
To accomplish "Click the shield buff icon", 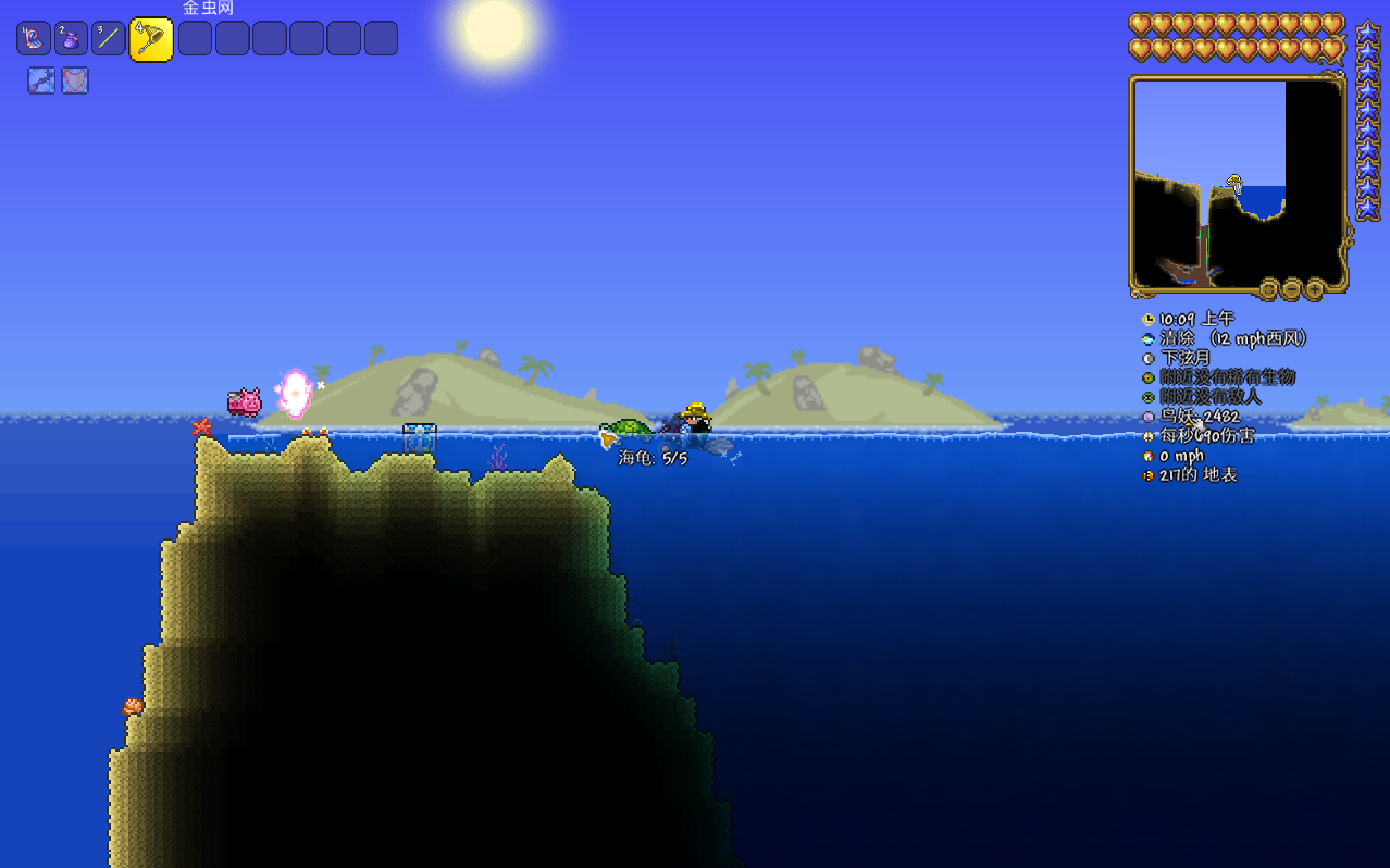I will tap(75, 80).
